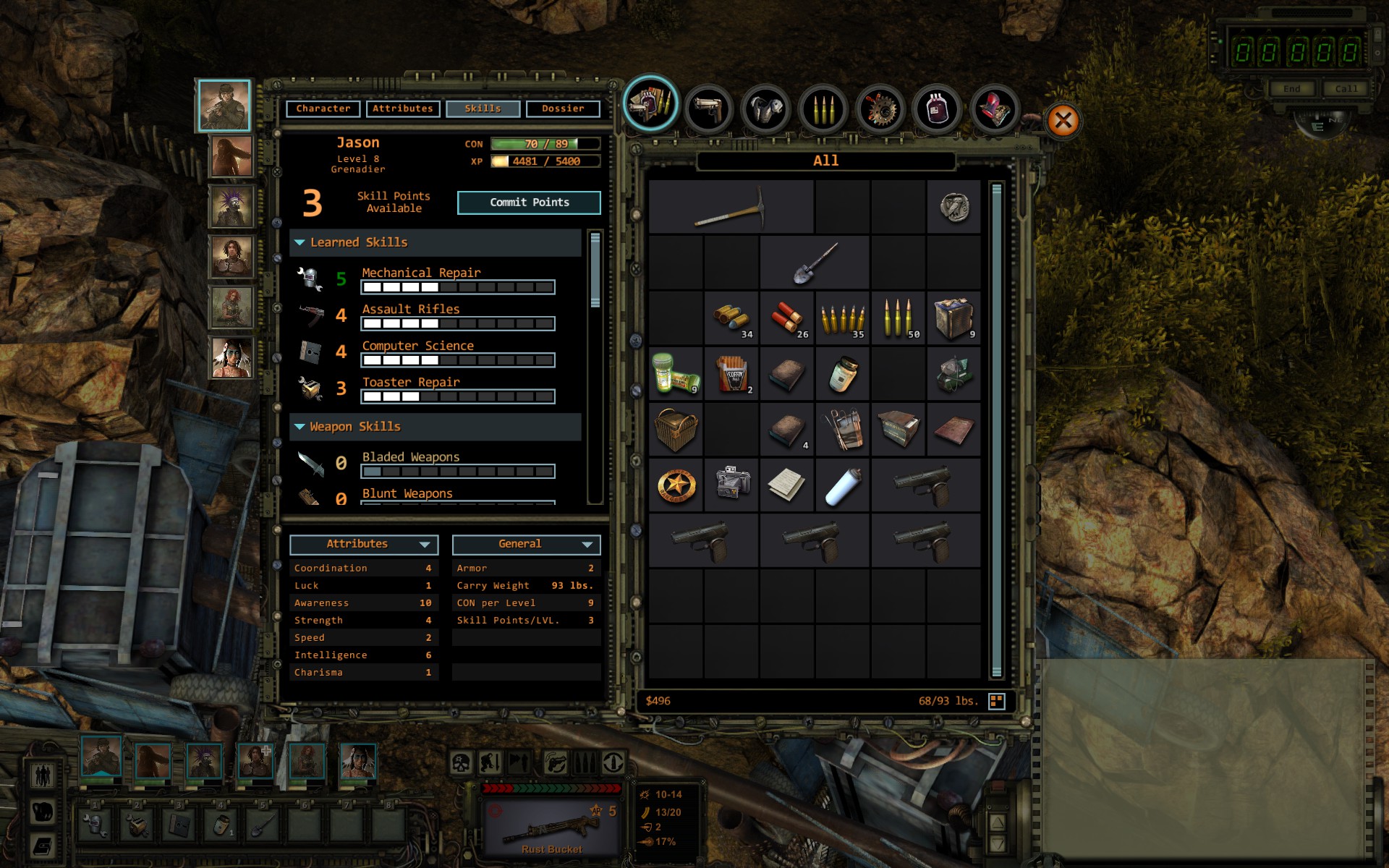Pick the red shotgun shells stack
The height and width of the screenshot is (868, 1389).
[x=786, y=318]
